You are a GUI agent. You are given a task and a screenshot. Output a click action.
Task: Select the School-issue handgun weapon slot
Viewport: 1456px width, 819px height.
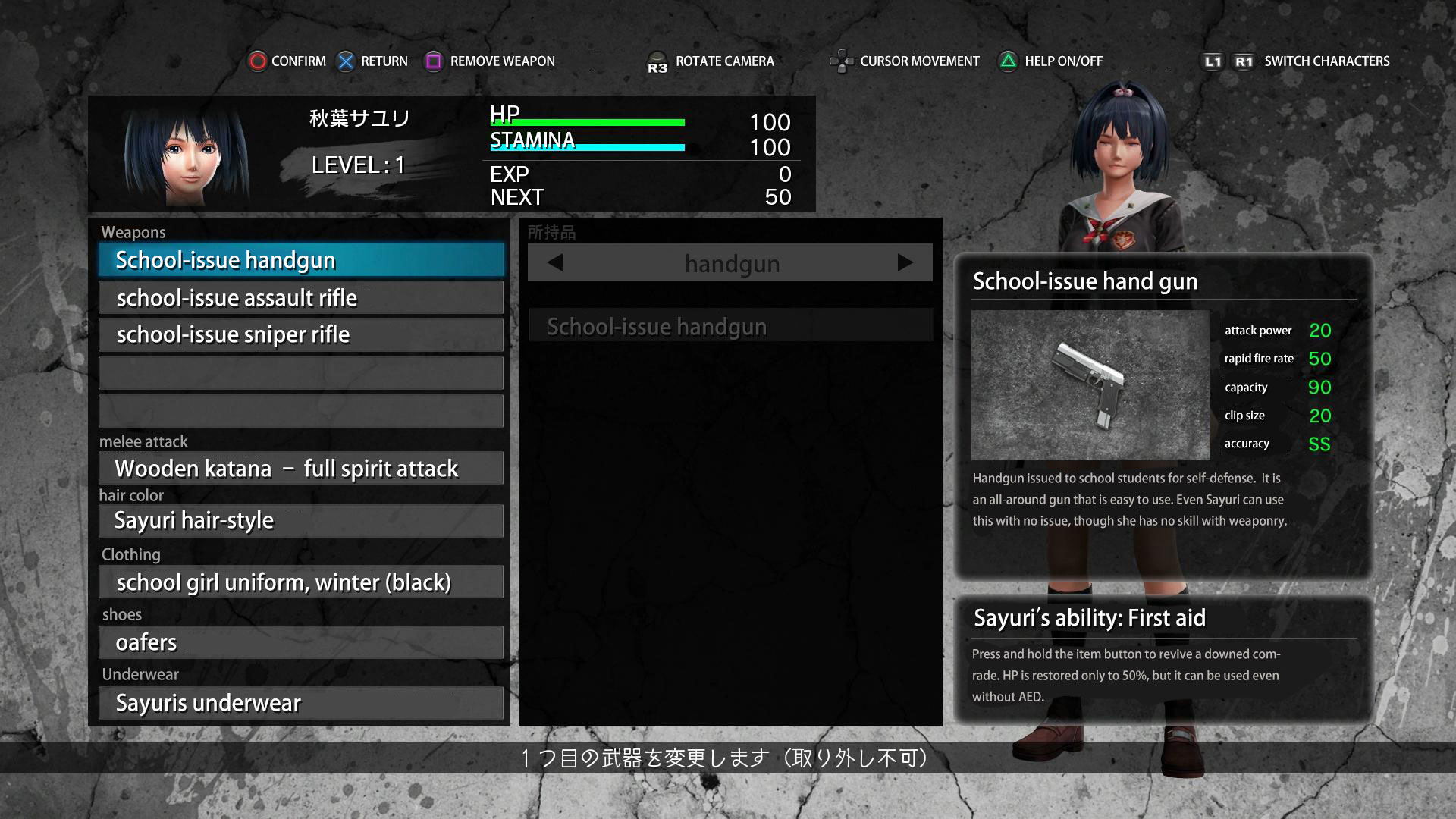coord(301,260)
